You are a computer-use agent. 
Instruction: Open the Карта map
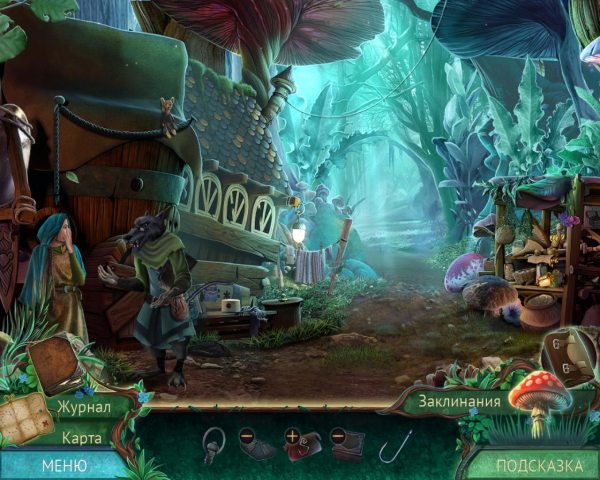tap(82, 437)
